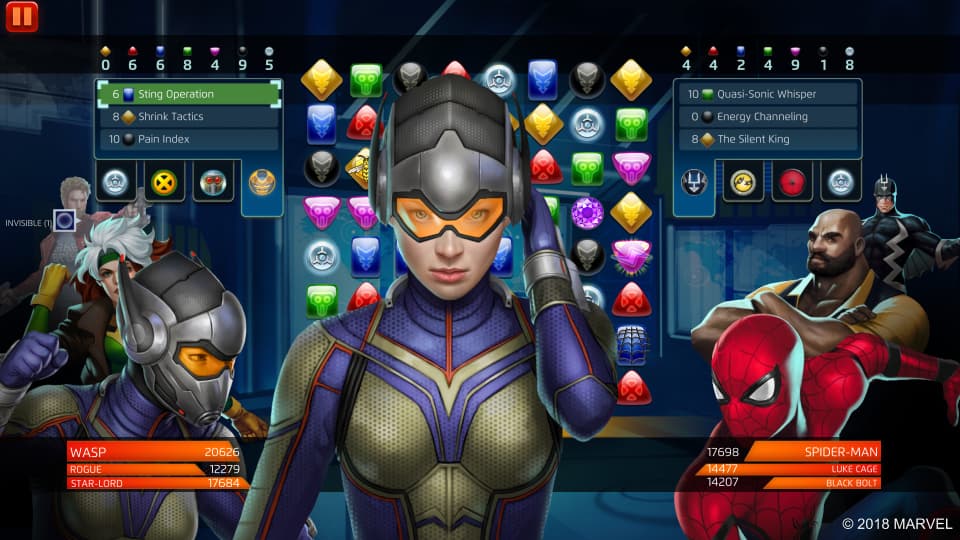Activate the Sting Operation ability
The image size is (960, 540).
188,94
